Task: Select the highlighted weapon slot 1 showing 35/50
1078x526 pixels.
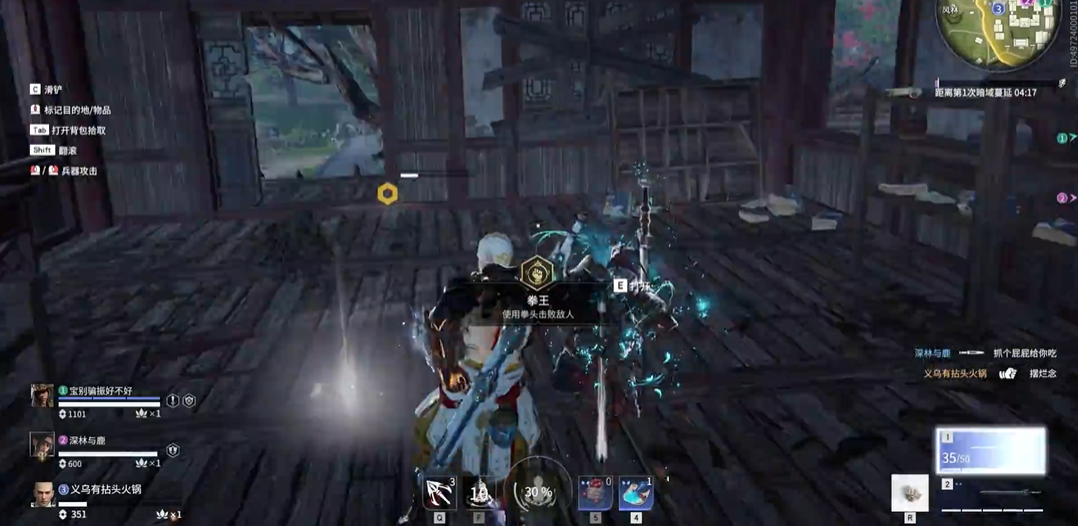Action: coord(990,451)
